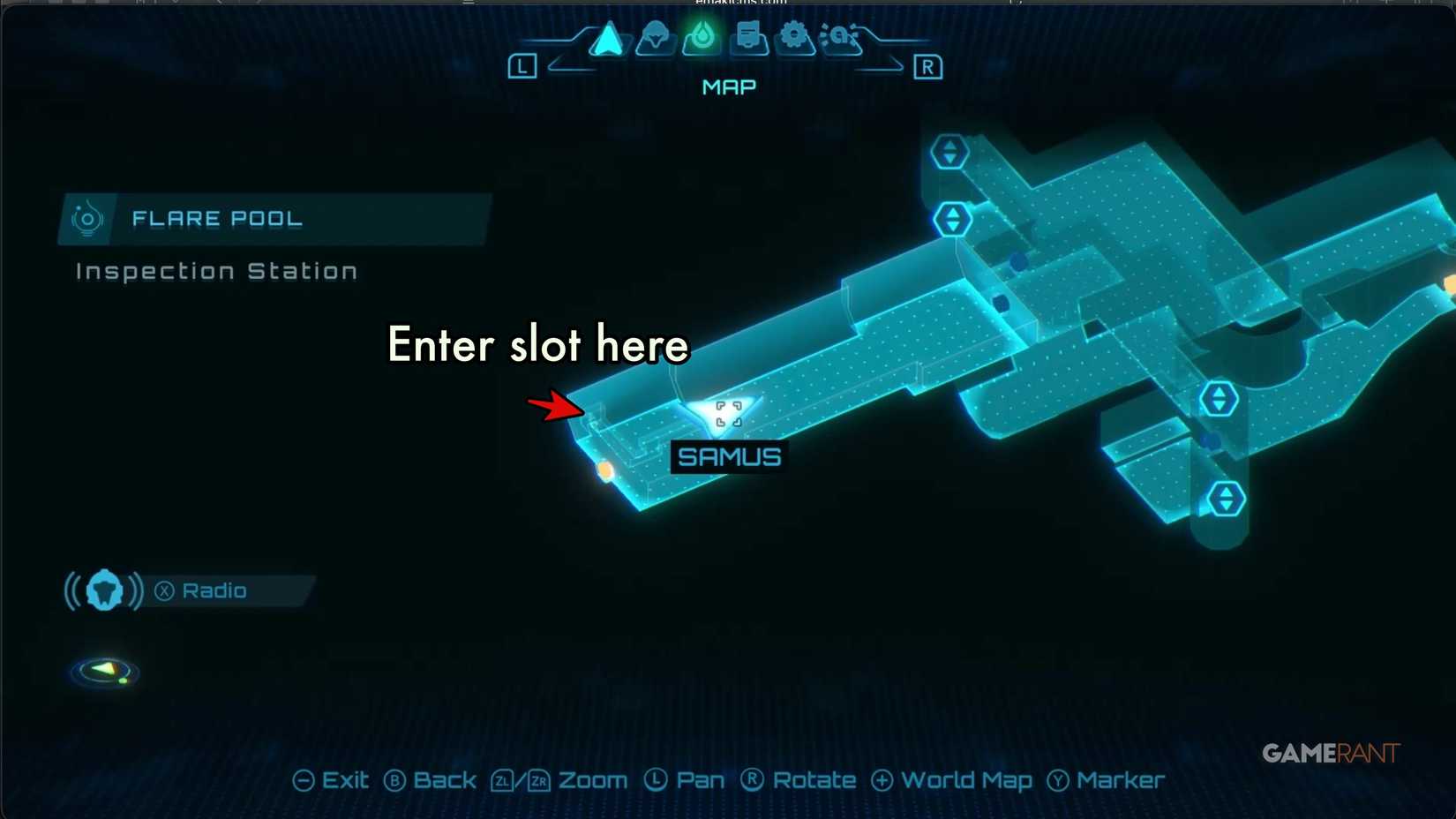Click the Flare Pool lightbulb icon
The height and width of the screenshot is (819, 1456).
tap(86, 218)
